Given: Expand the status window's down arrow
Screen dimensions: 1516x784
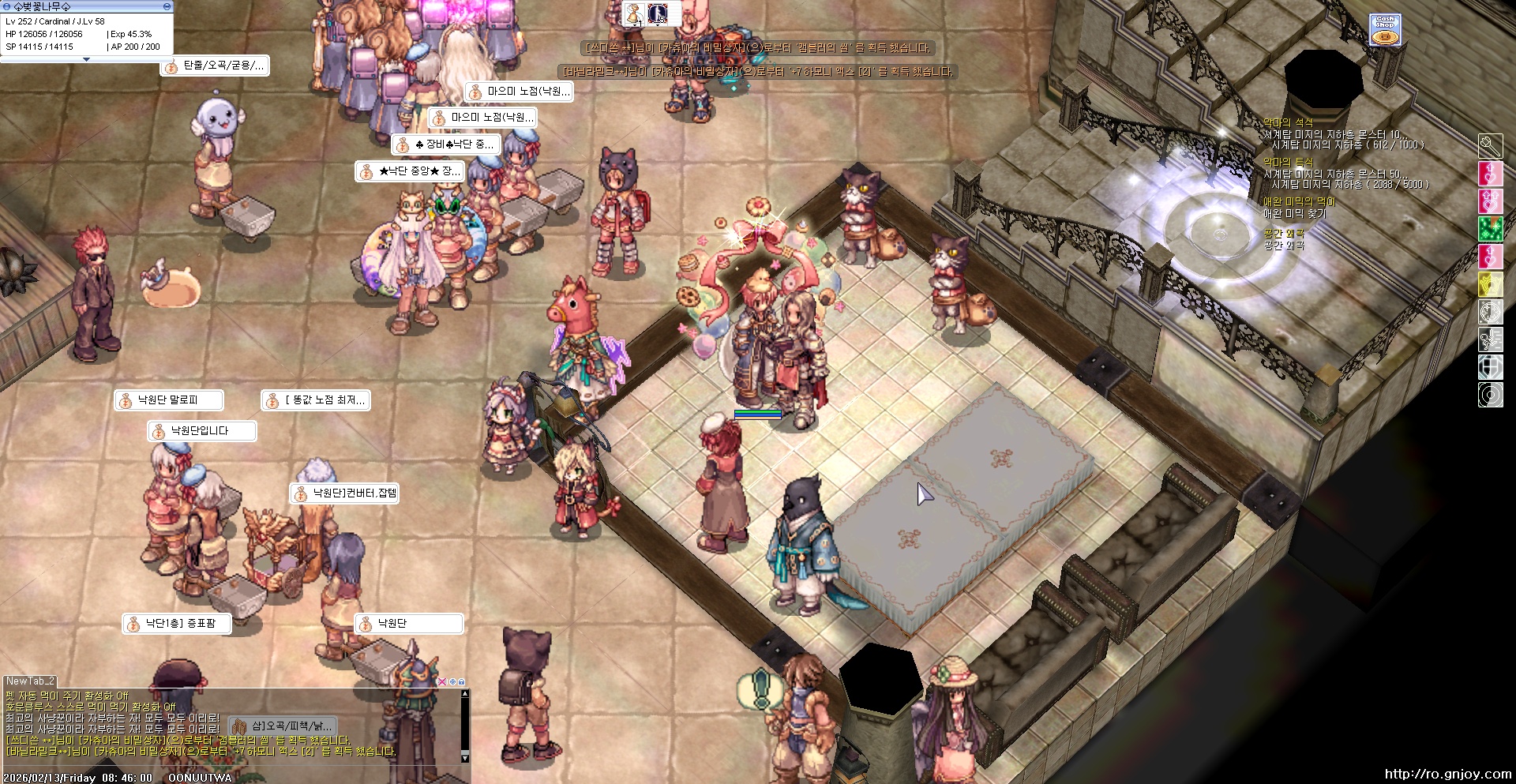Looking at the screenshot, I should pos(86,59).
